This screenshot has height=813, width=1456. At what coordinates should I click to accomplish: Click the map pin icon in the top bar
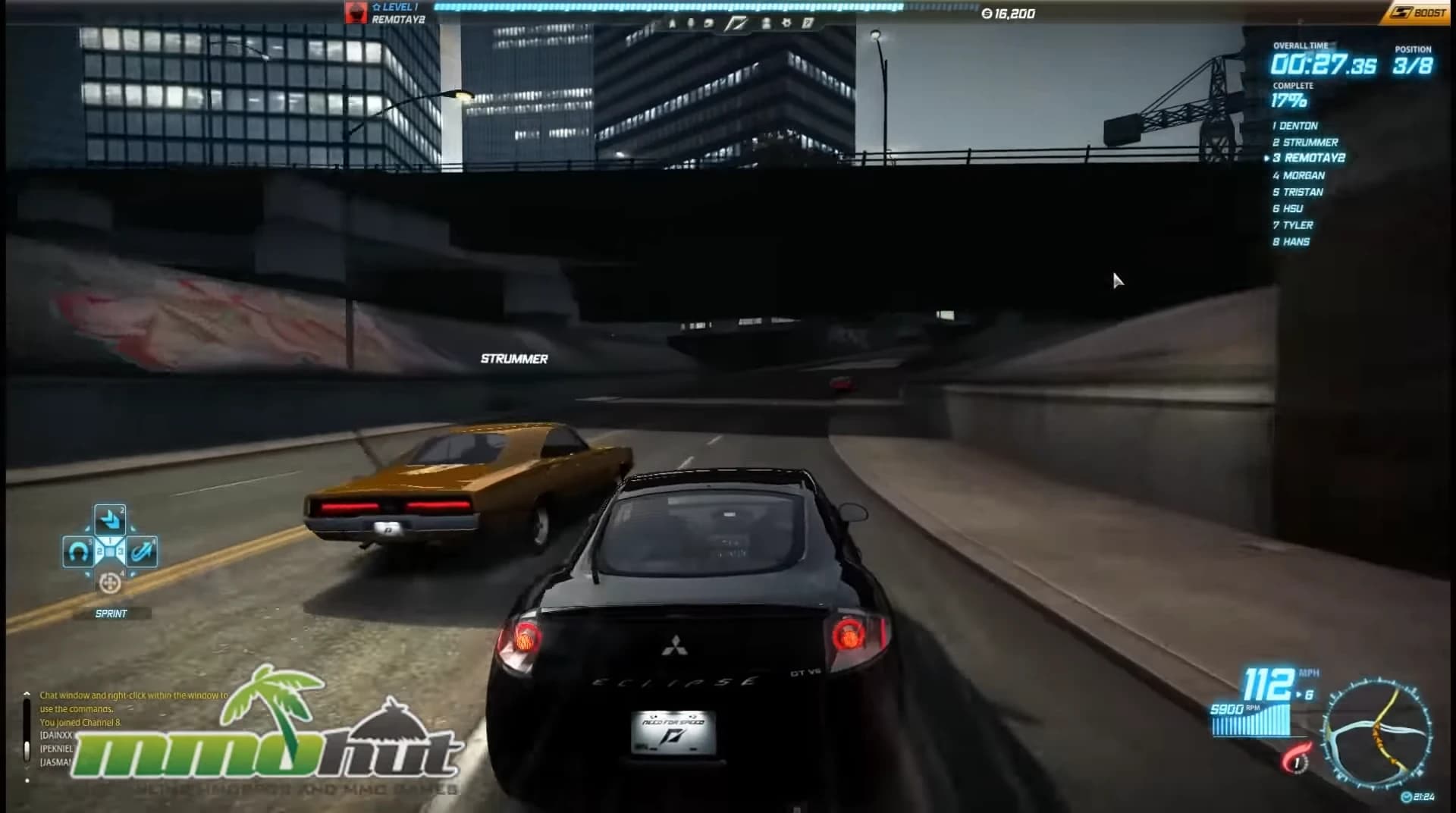click(x=691, y=24)
